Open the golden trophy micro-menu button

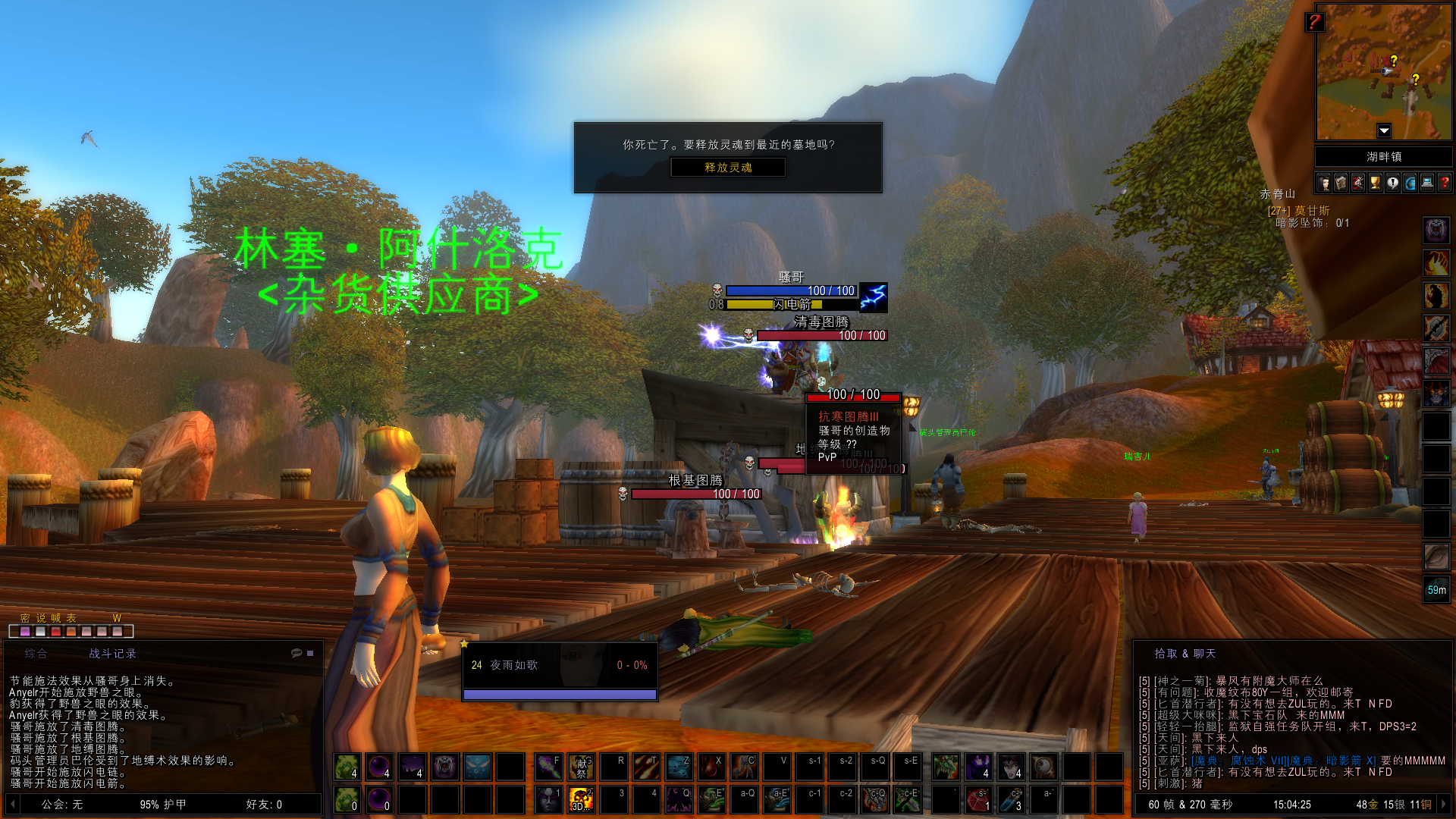[1375, 183]
